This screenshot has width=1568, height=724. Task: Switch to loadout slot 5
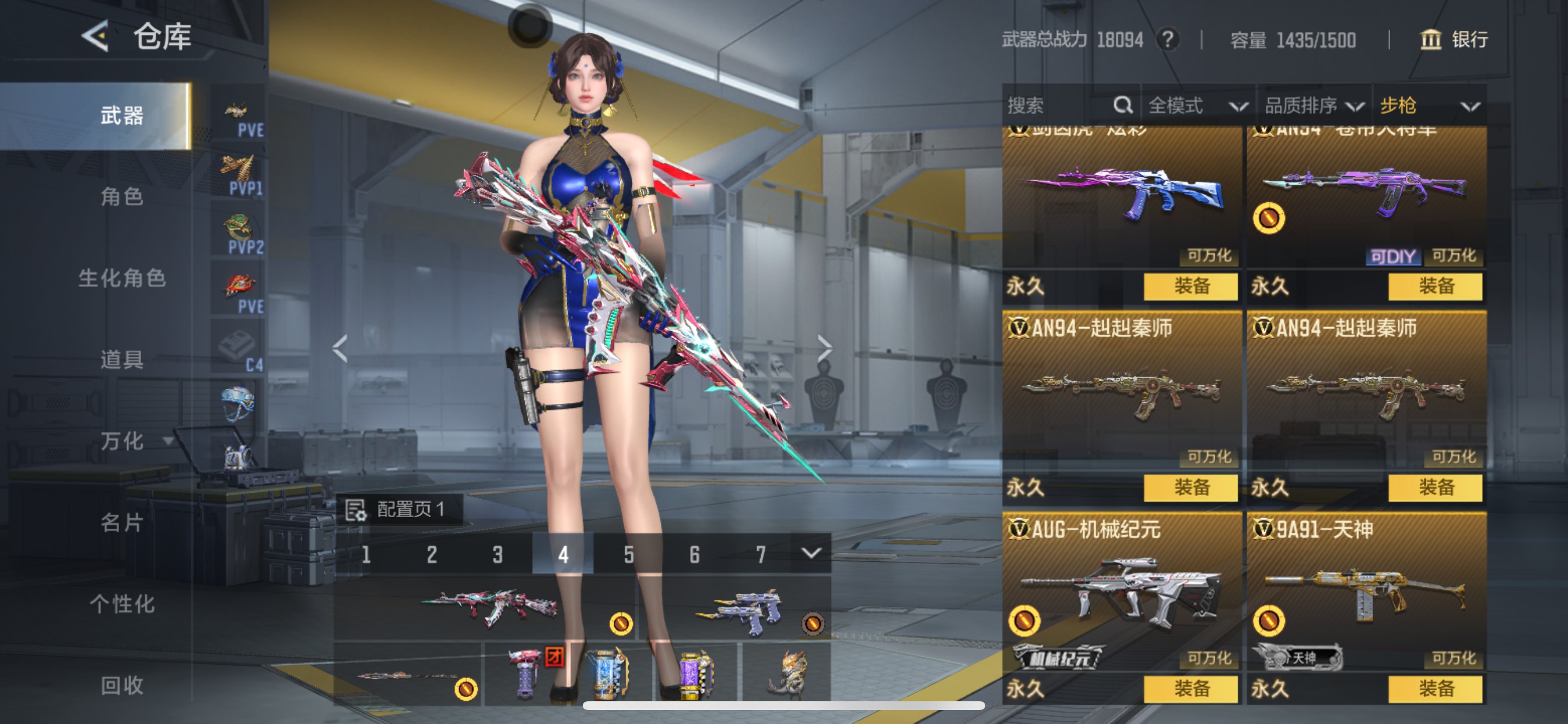[629, 554]
